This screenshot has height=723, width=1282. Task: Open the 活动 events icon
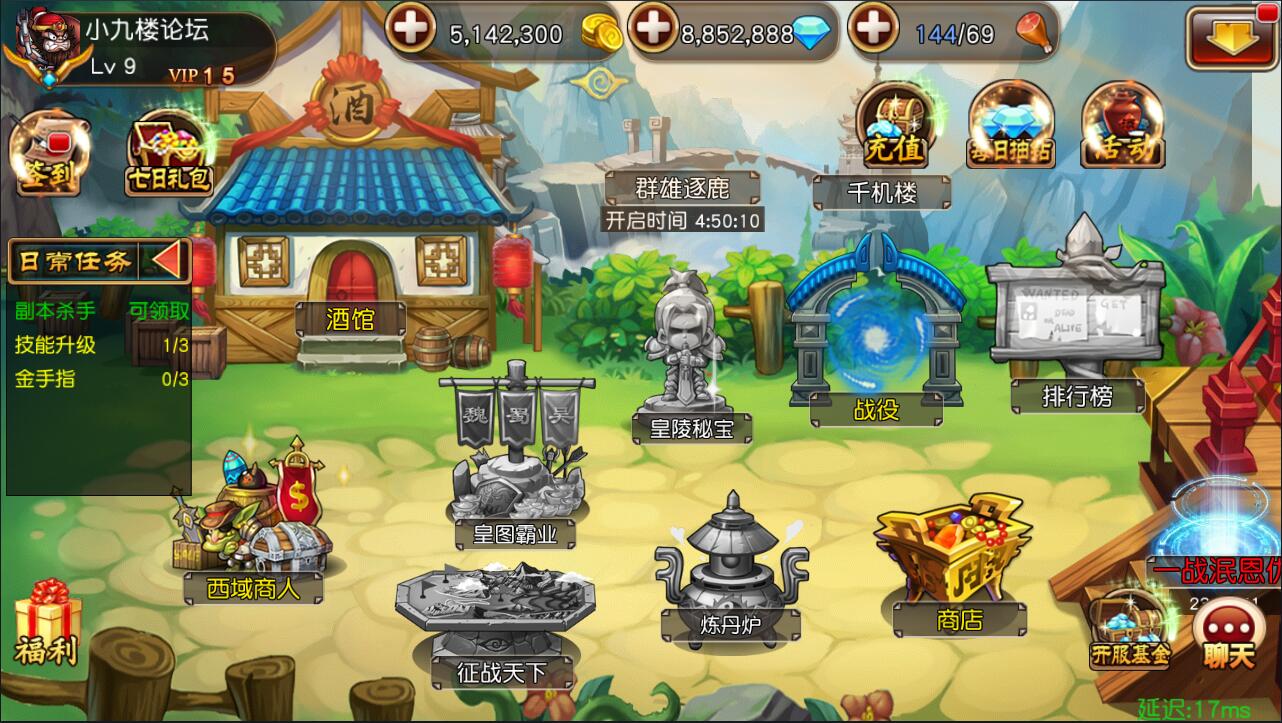tap(1123, 127)
